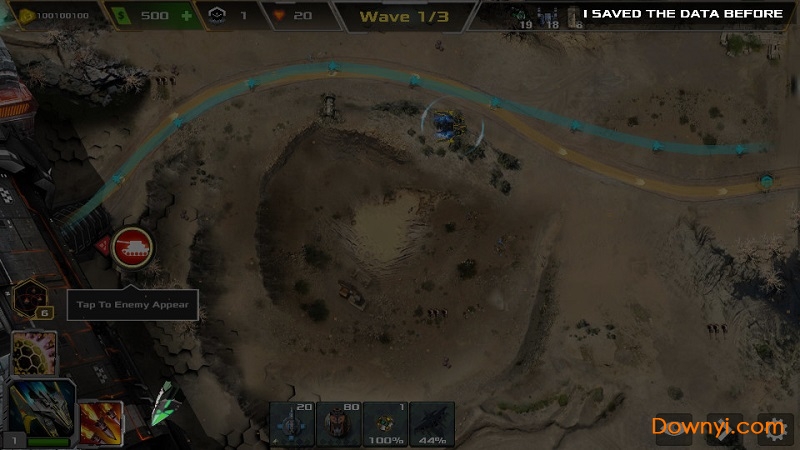Choose the tower costing 80
The height and width of the screenshot is (450, 800).
click(339, 424)
